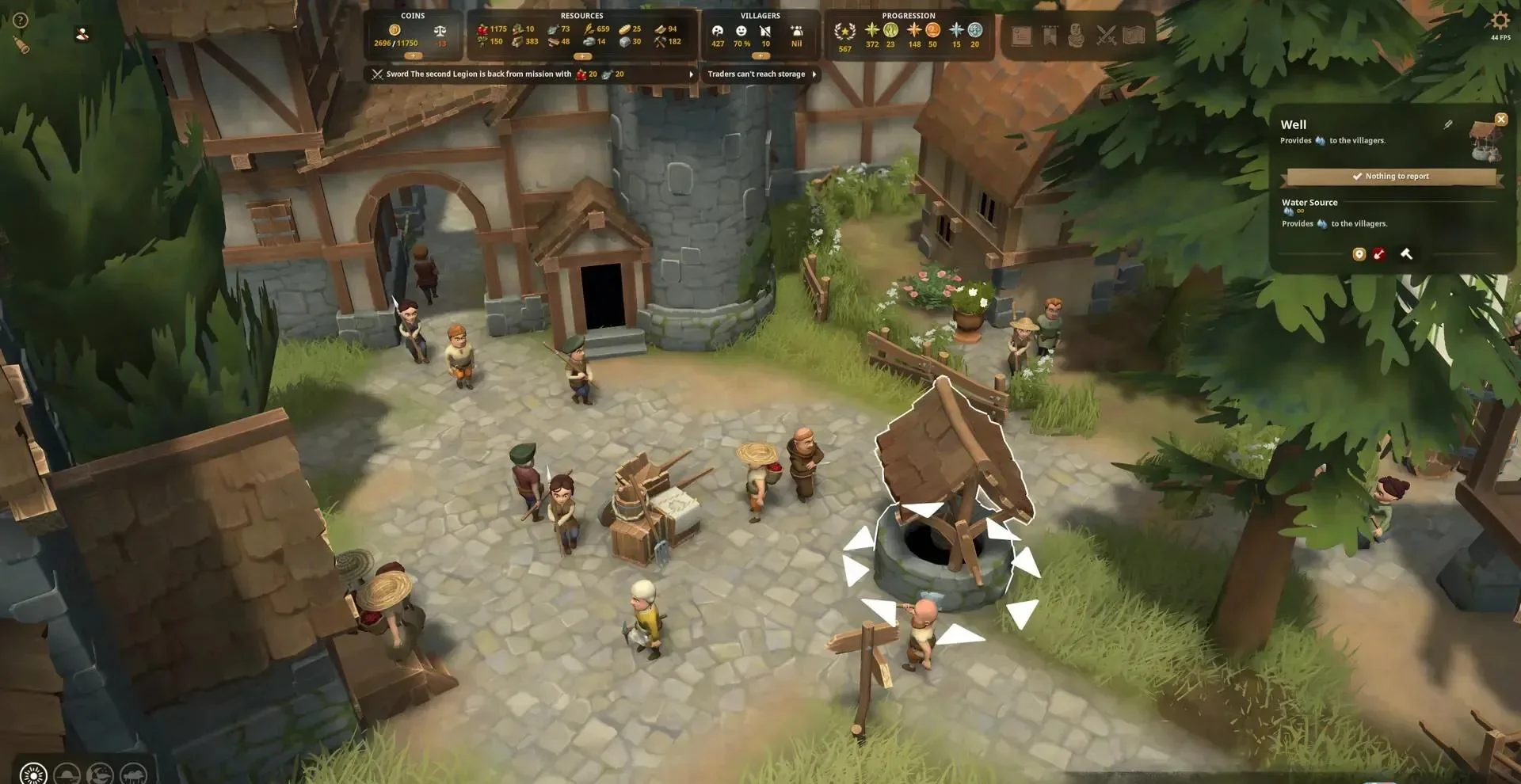Switch to the rain cloud weather mode

133,774
